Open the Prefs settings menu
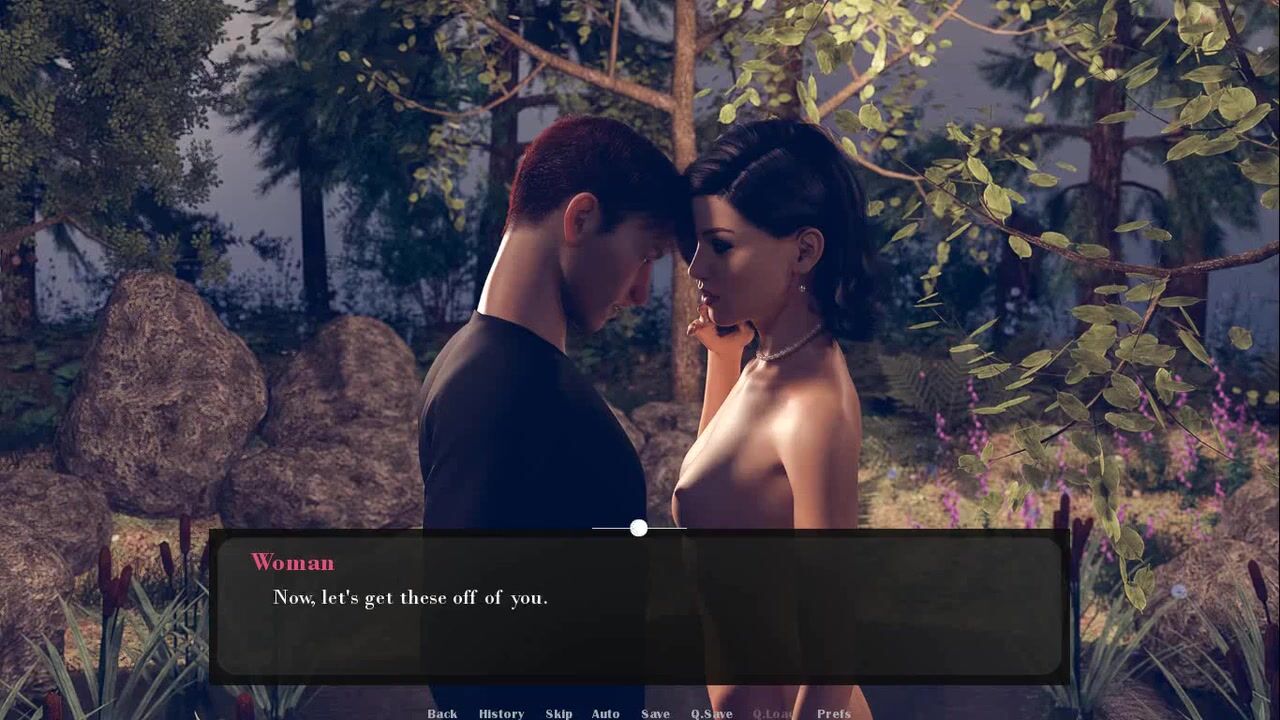 tap(834, 713)
